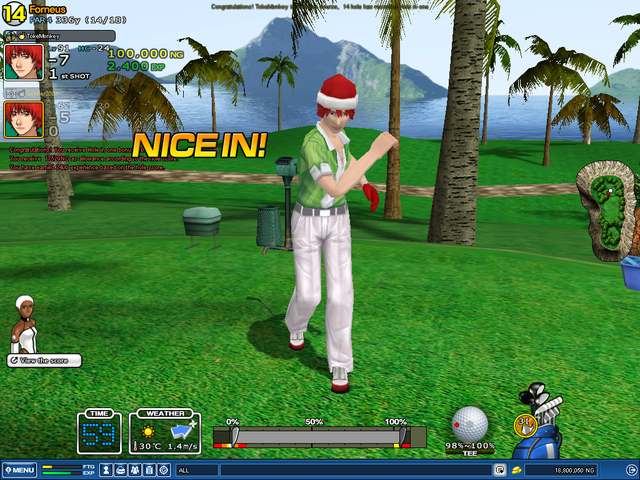This screenshot has height=480, width=640.
Task: Toggle the chat window button
Action: (499, 469)
